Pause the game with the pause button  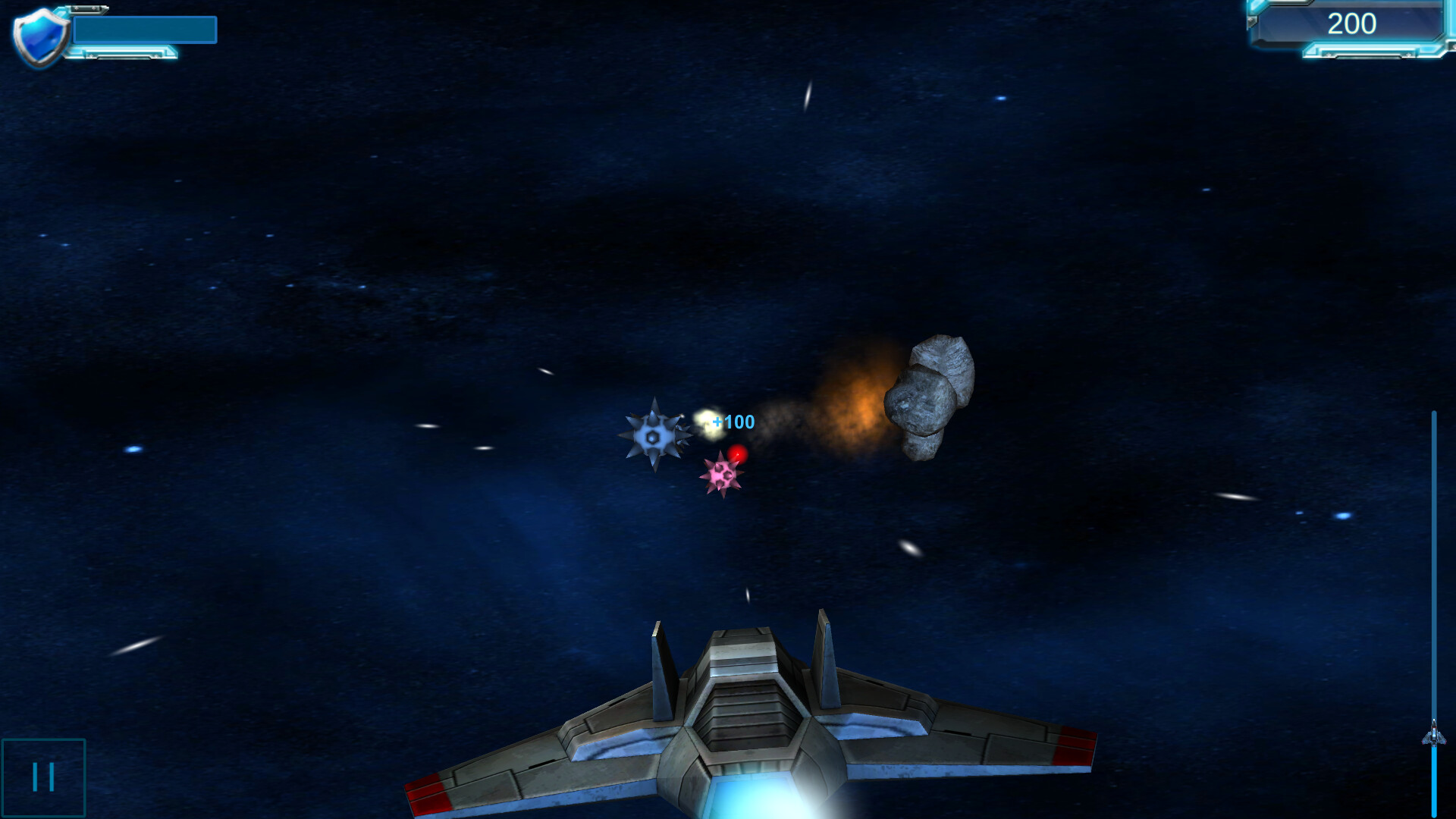(x=43, y=775)
